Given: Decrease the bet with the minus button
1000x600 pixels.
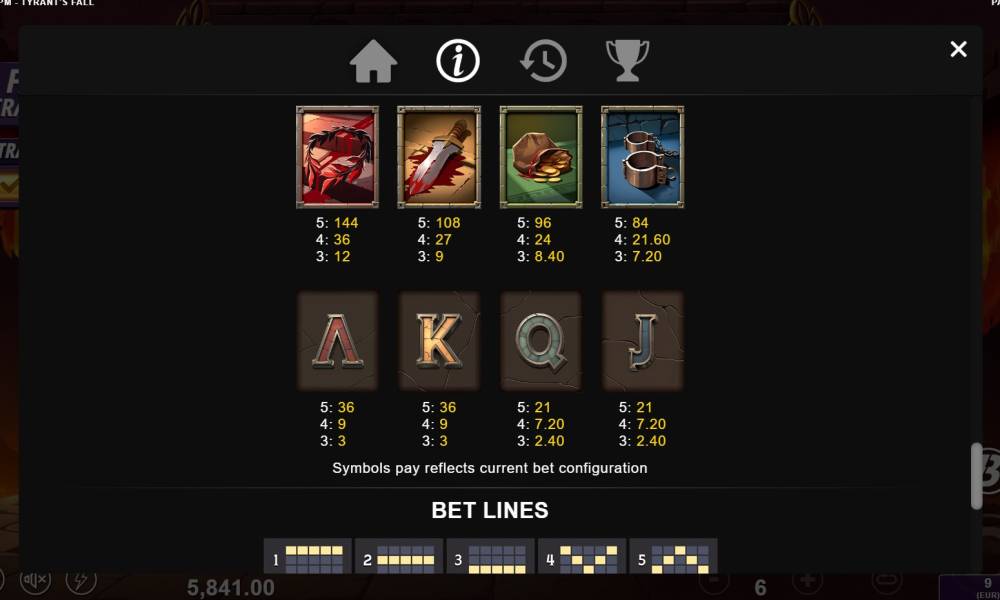Looking at the screenshot, I should pos(712,580).
